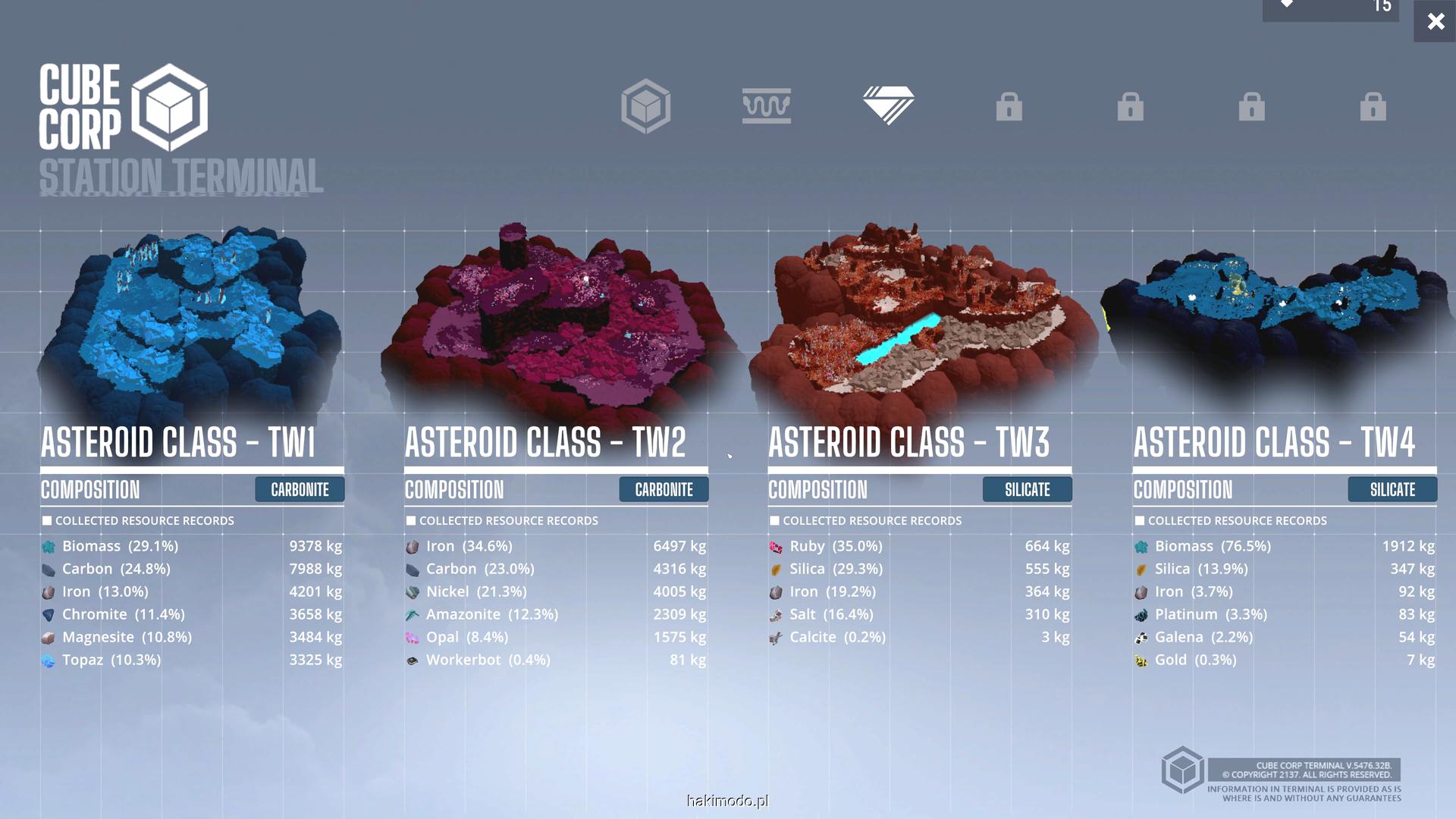Screen dimensions: 1456x819
Task: Toggle TW2 collected resource records checkbox
Action: point(411,521)
